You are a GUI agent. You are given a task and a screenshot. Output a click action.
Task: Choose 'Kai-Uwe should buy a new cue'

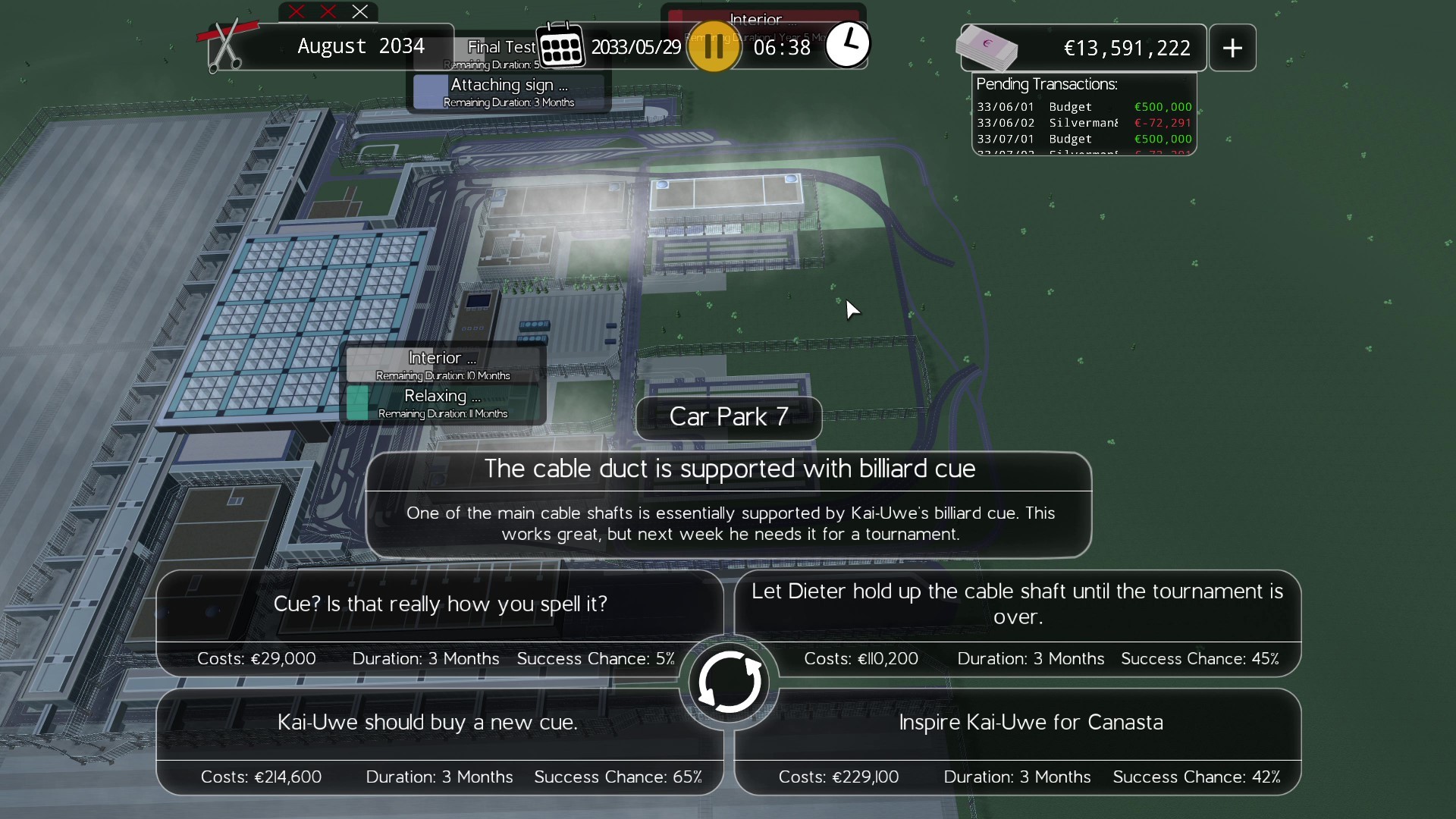tap(428, 722)
